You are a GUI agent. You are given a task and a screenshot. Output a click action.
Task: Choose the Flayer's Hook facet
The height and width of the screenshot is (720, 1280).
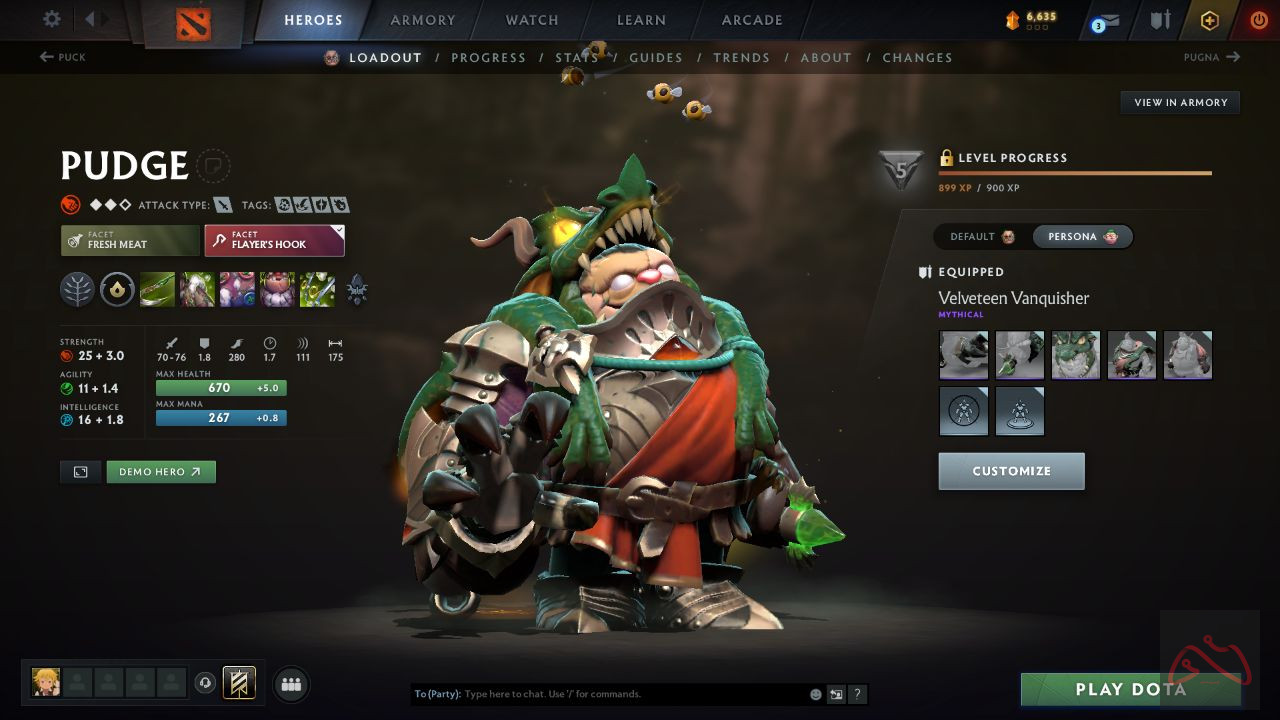pos(274,240)
